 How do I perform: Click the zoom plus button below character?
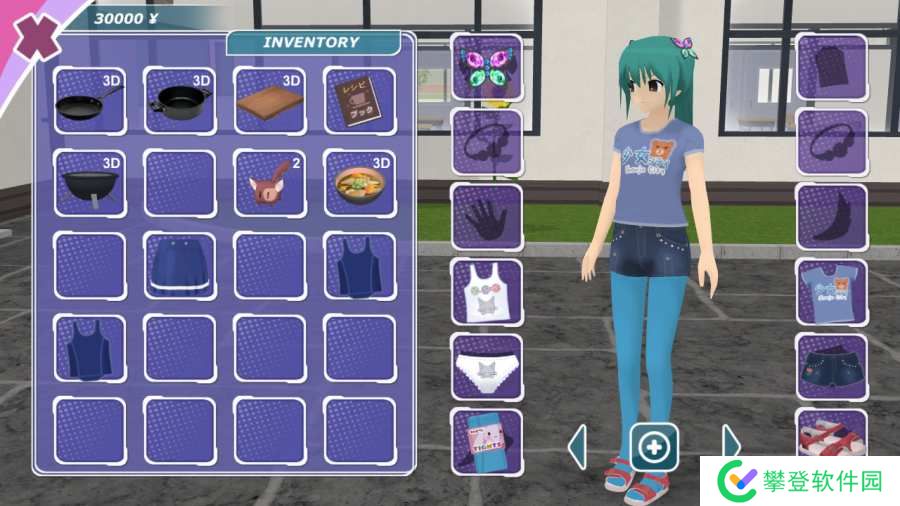point(654,447)
